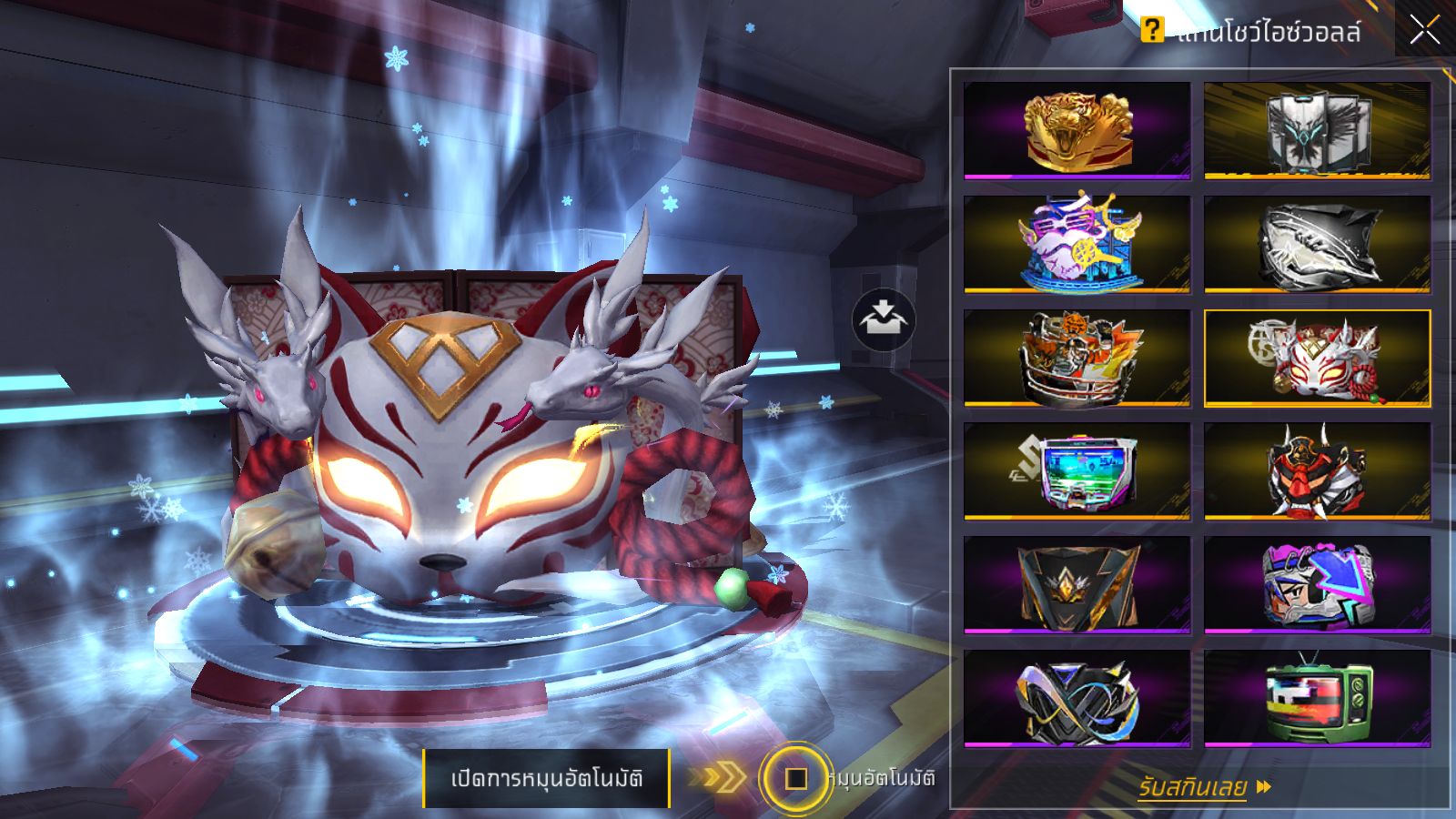1456x819 pixels.
Task: Select the pink heart carnival gloo wall
Action: (x=1077, y=244)
